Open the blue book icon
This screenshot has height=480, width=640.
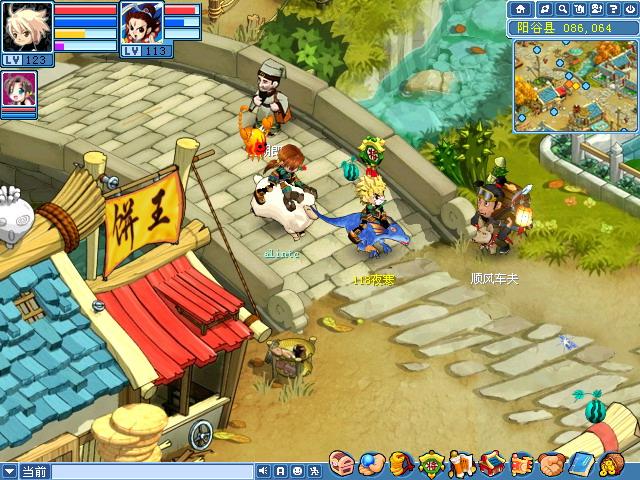coord(581,464)
